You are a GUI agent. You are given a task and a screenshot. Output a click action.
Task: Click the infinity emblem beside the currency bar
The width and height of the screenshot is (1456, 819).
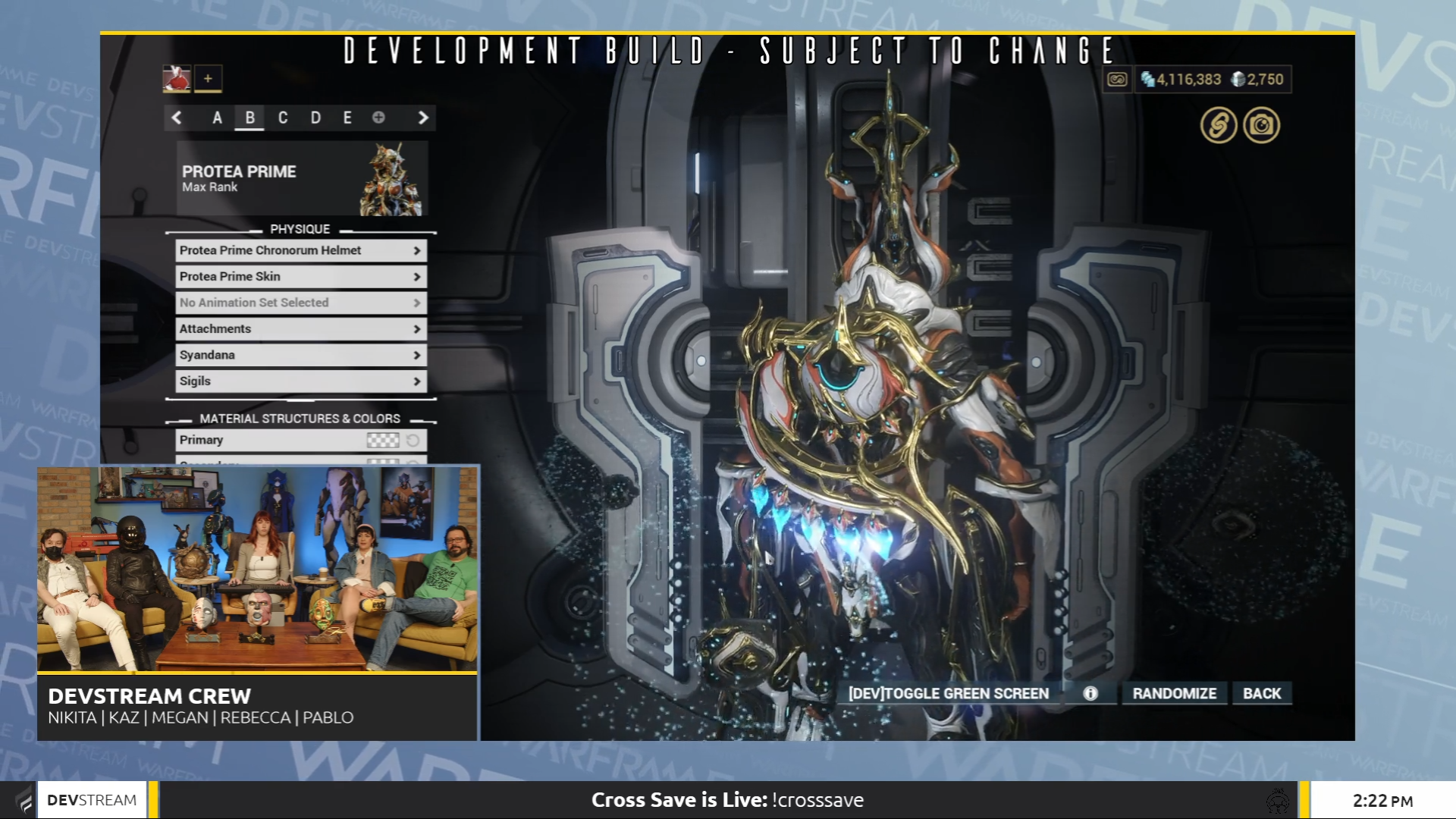click(1116, 79)
